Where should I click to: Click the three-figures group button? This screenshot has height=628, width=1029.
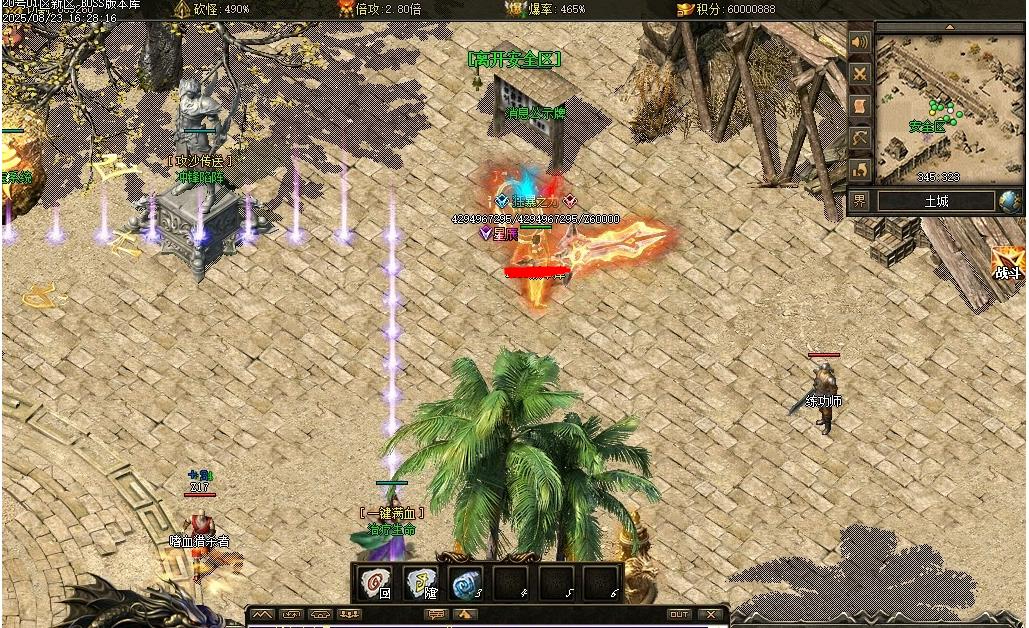350,614
